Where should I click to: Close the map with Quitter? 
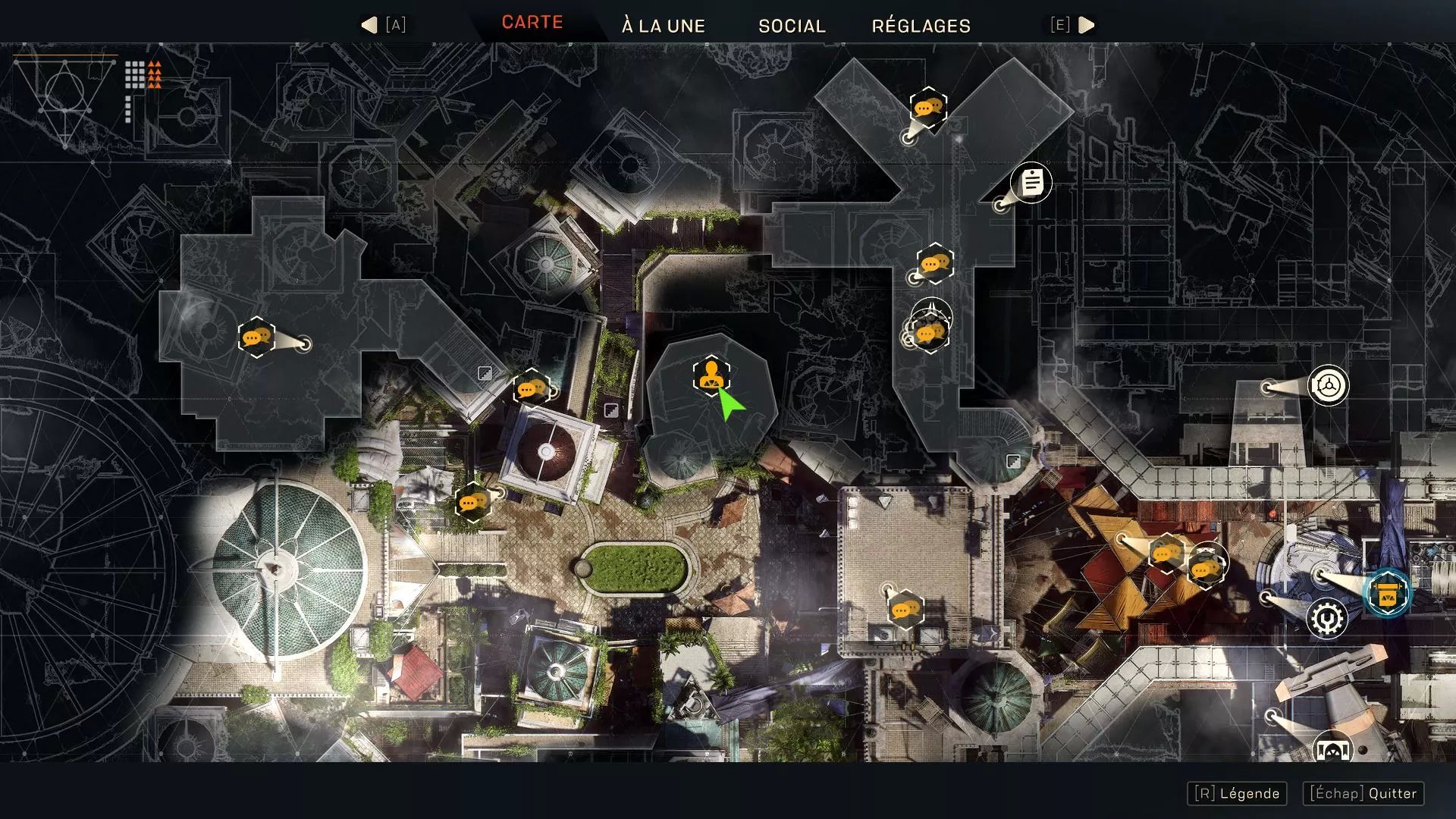[x=1363, y=793]
